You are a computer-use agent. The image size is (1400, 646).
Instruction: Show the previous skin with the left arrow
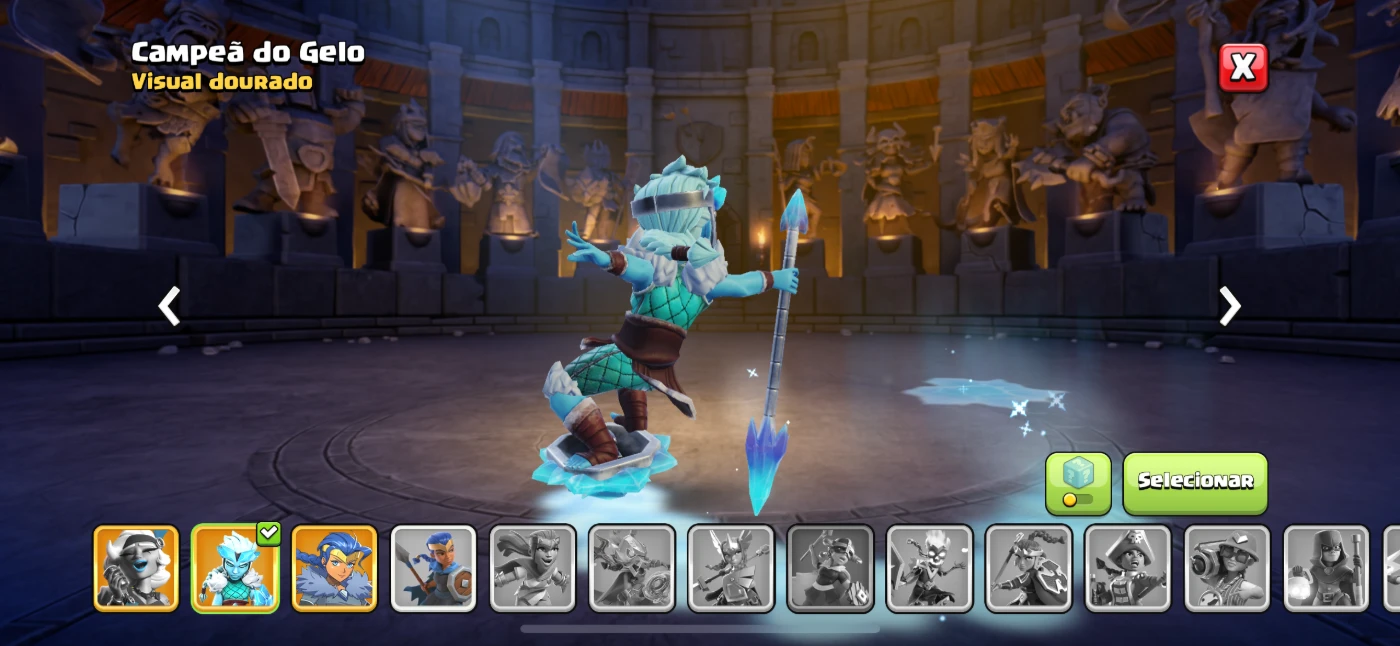[170, 306]
